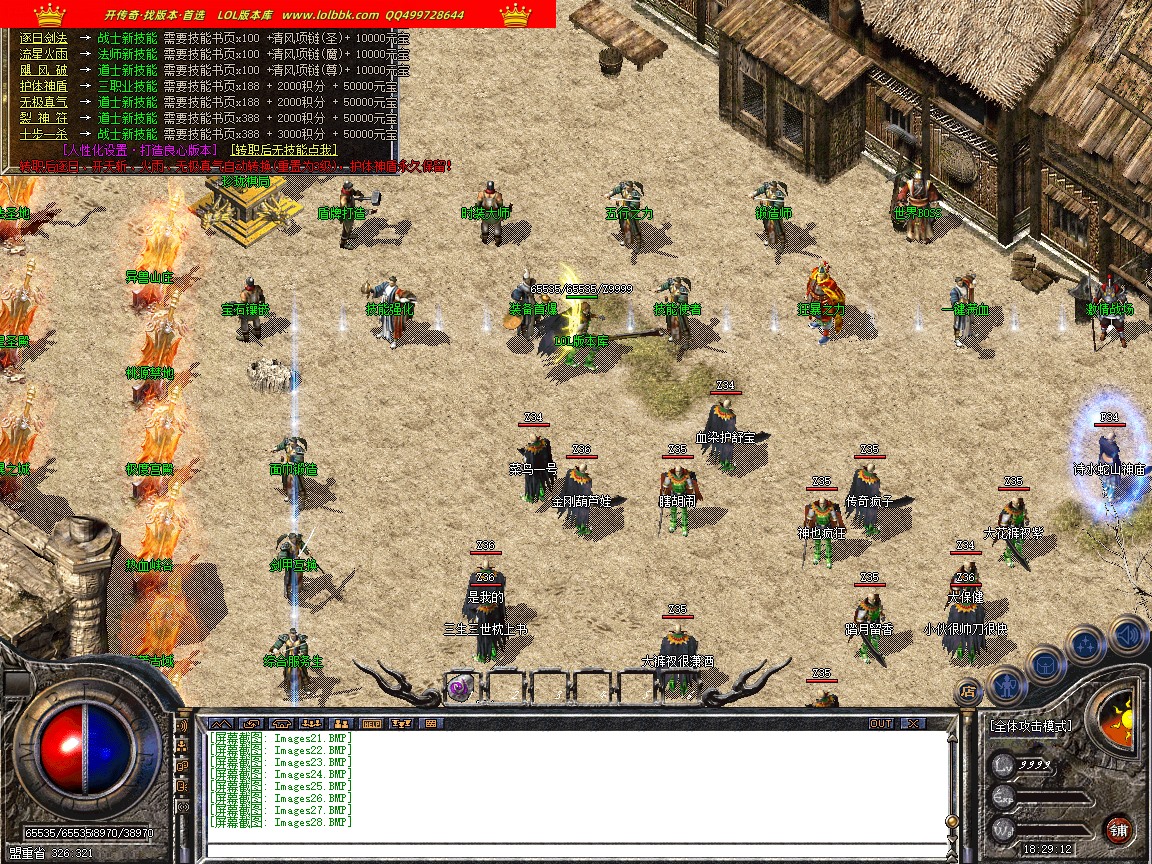Toggle sound with the speaker icon

click(1126, 633)
